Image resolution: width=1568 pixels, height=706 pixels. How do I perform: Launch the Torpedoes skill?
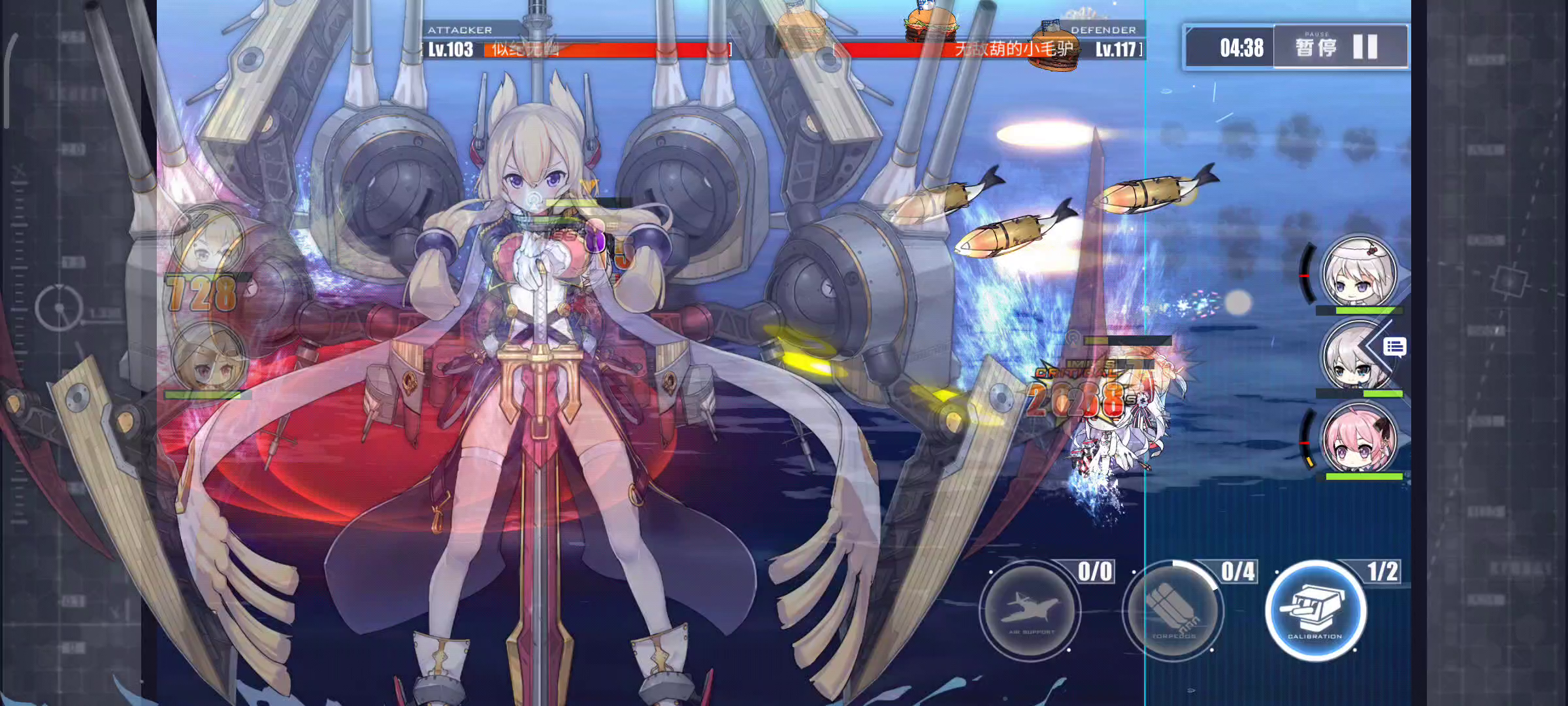coord(1173,611)
